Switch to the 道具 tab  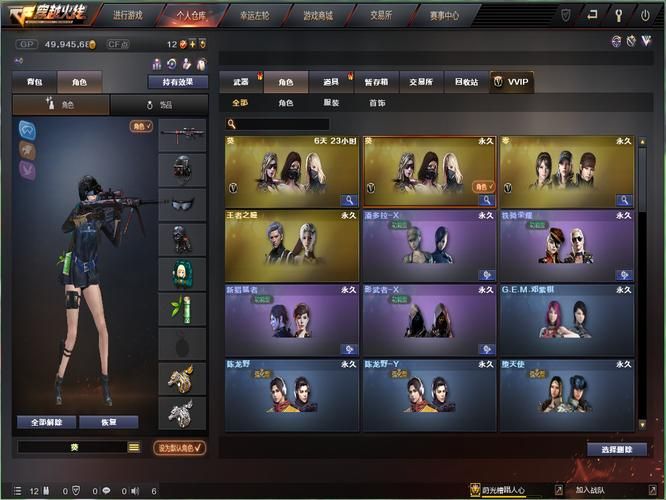[331, 82]
